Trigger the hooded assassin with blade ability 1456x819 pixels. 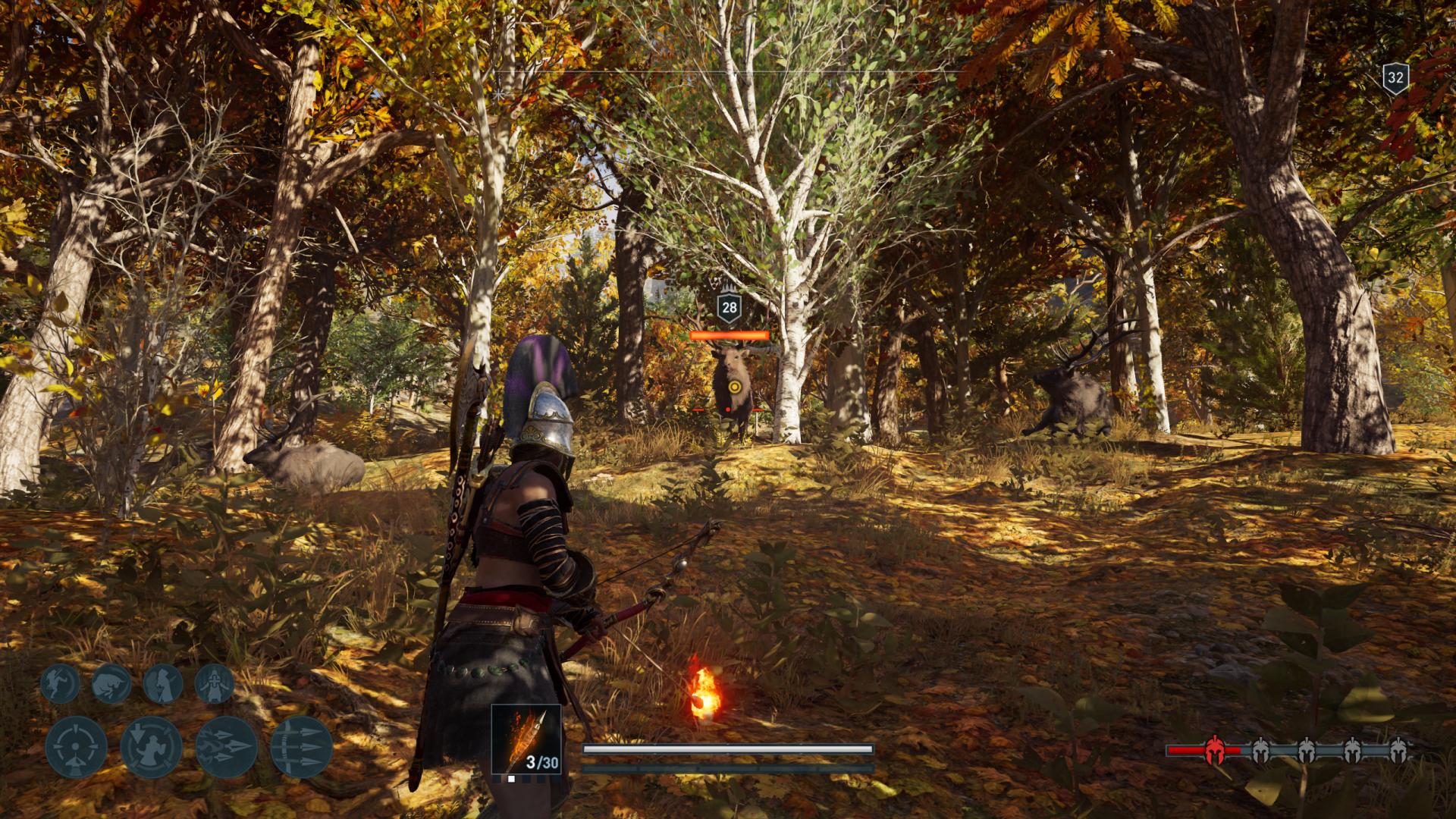(163, 683)
